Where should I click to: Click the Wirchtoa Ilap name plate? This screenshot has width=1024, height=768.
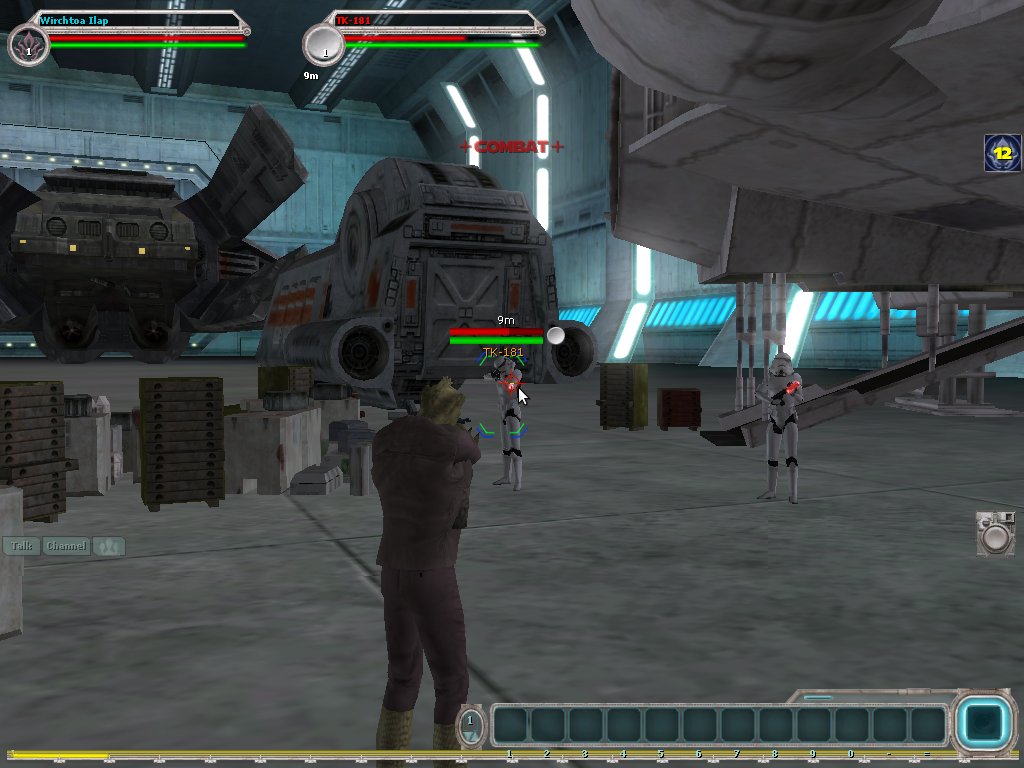pos(140,19)
